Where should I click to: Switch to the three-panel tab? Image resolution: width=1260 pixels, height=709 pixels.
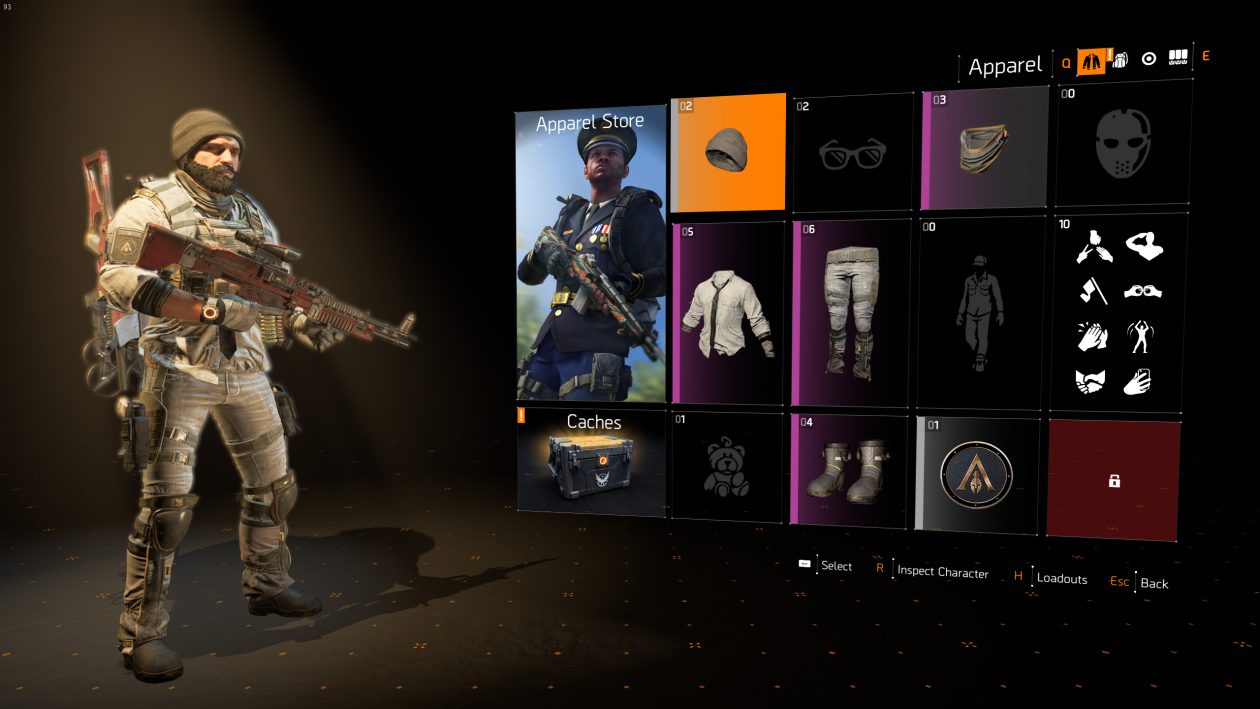[1178, 59]
